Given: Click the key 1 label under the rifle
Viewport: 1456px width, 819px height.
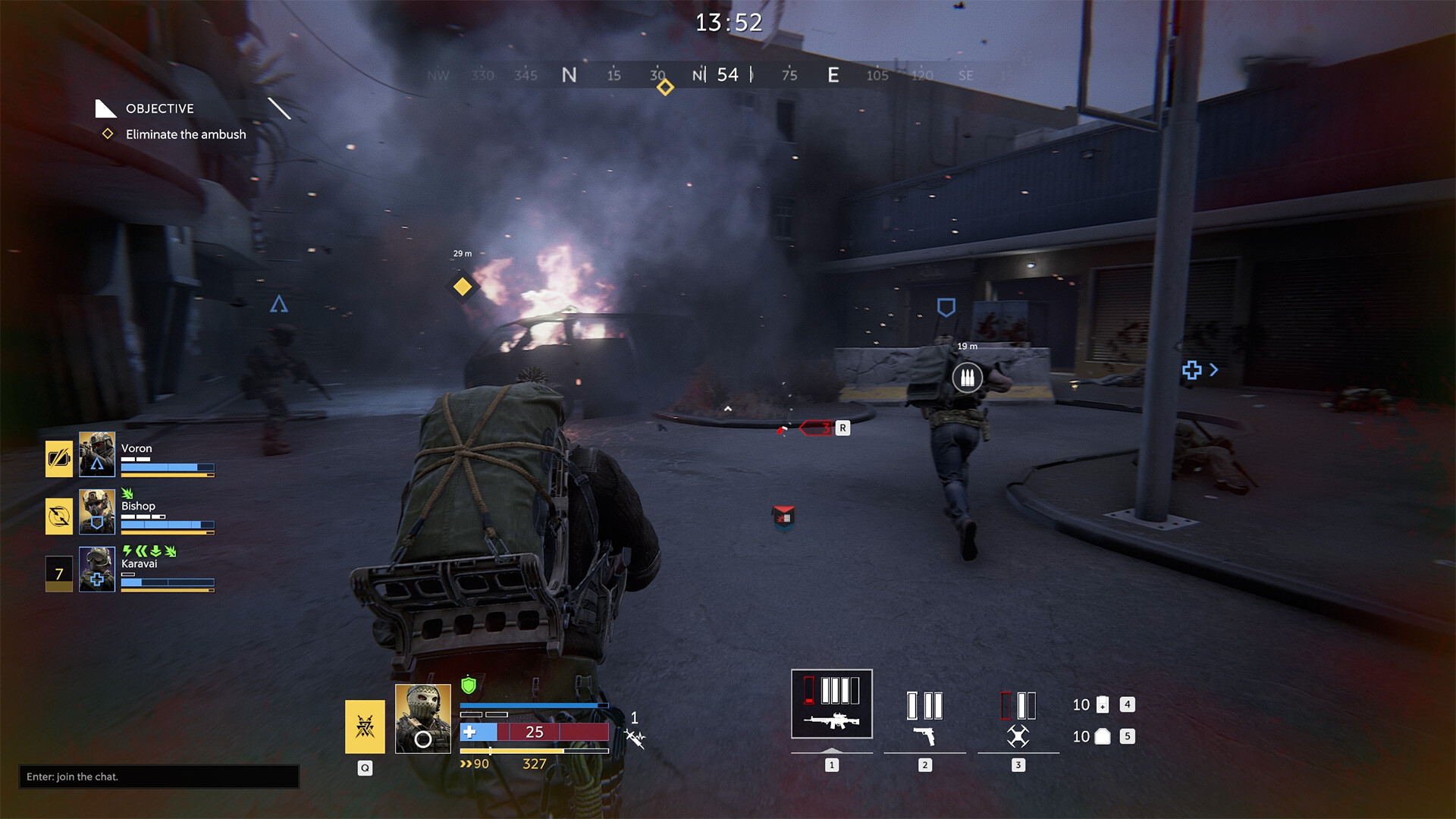Looking at the screenshot, I should pos(831,766).
